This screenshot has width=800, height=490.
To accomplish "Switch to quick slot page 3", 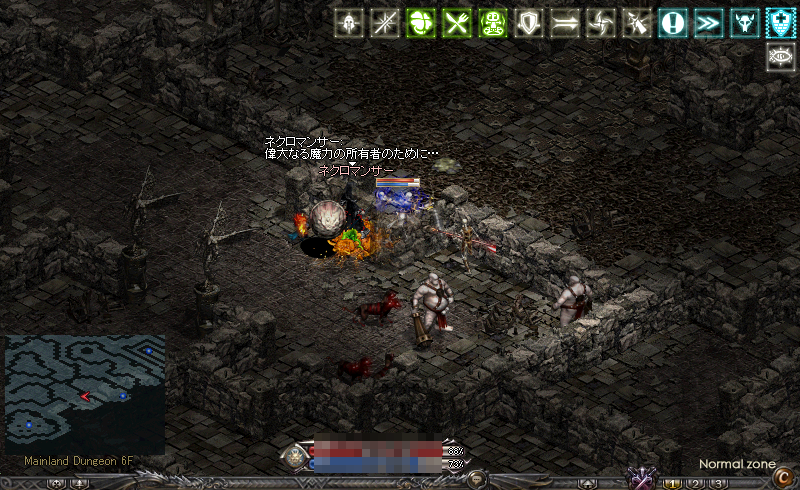I will click(717, 483).
